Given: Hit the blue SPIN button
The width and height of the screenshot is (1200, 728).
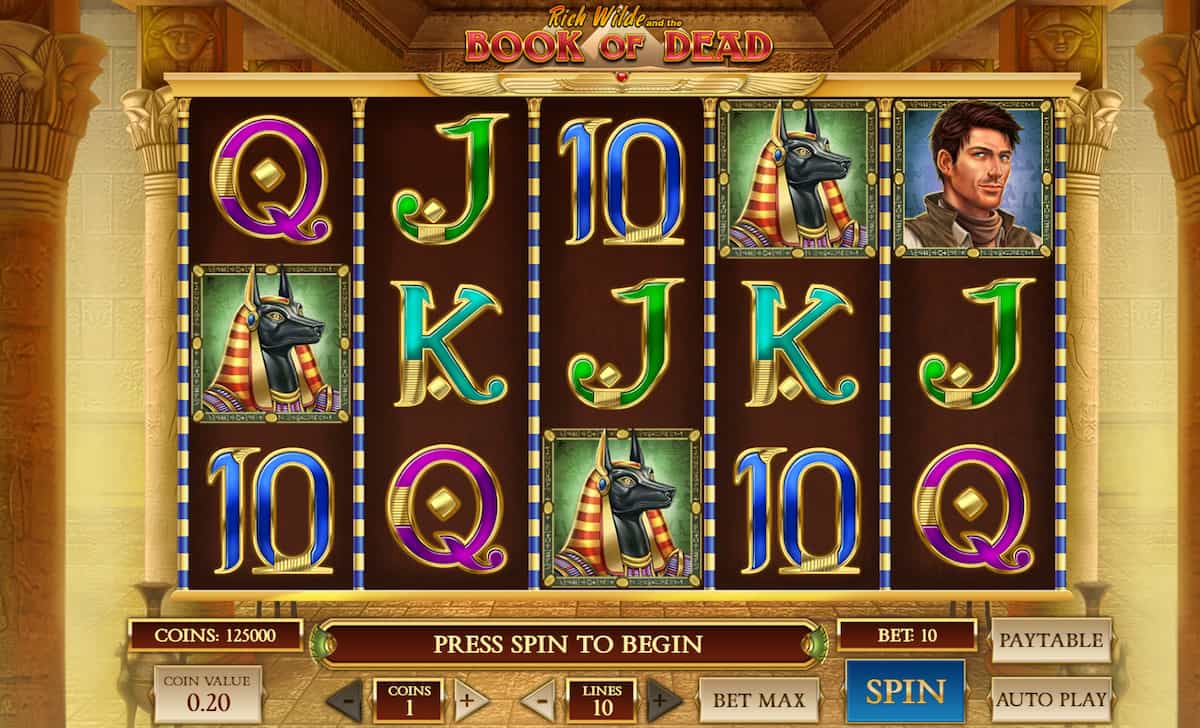Looking at the screenshot, I should [x=905, y=691].
